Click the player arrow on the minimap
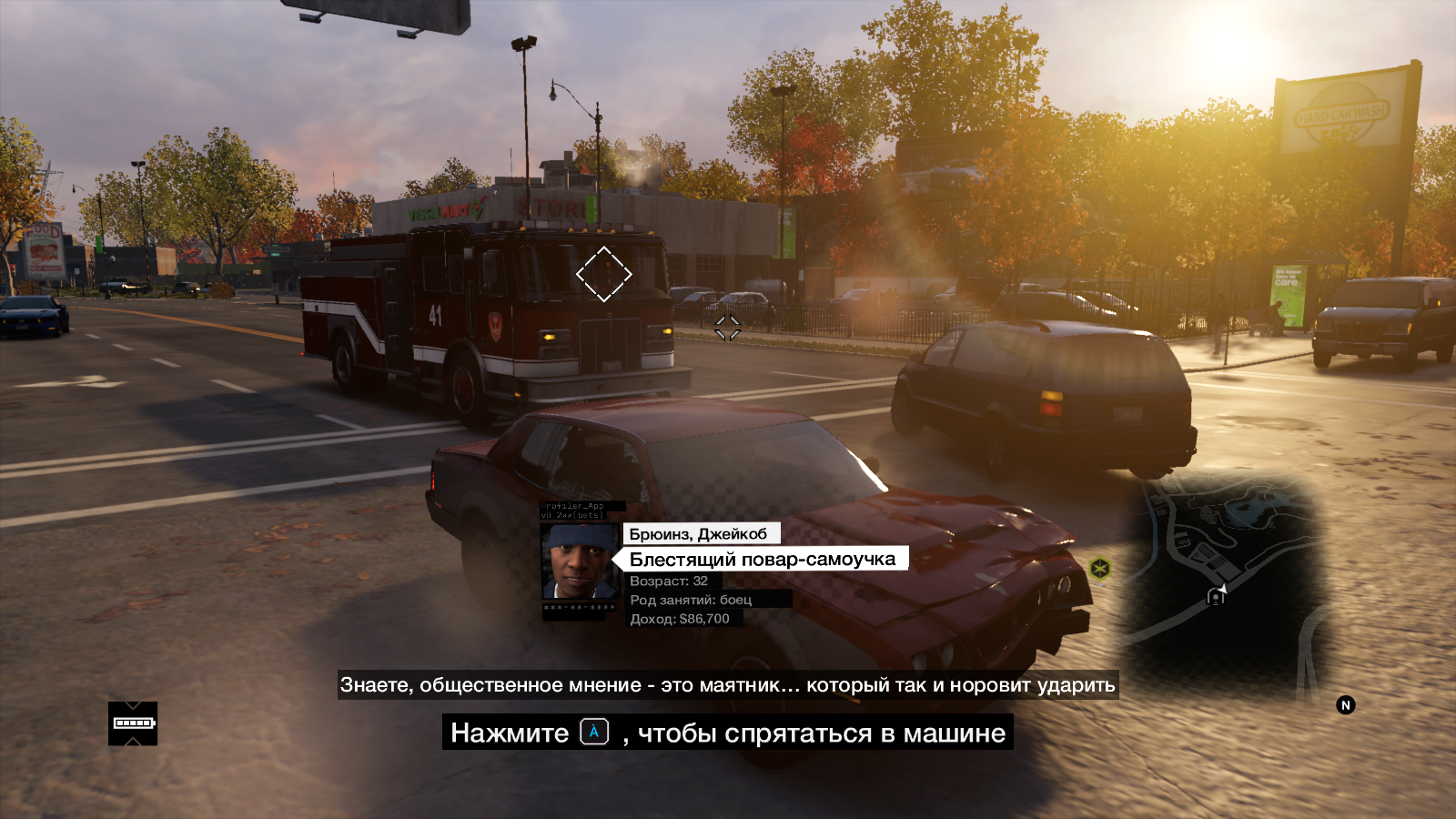Image resolution: width=1456 pixels, height=819 pixels. (x=1222, y=590)
